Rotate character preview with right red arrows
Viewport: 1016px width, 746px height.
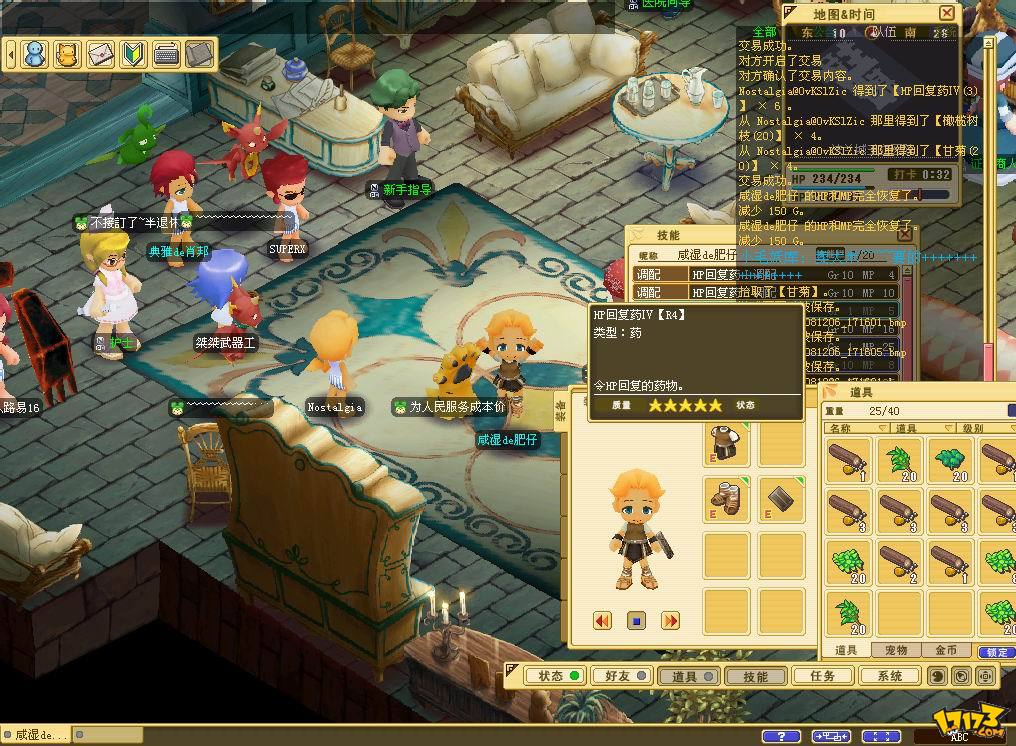670,621
